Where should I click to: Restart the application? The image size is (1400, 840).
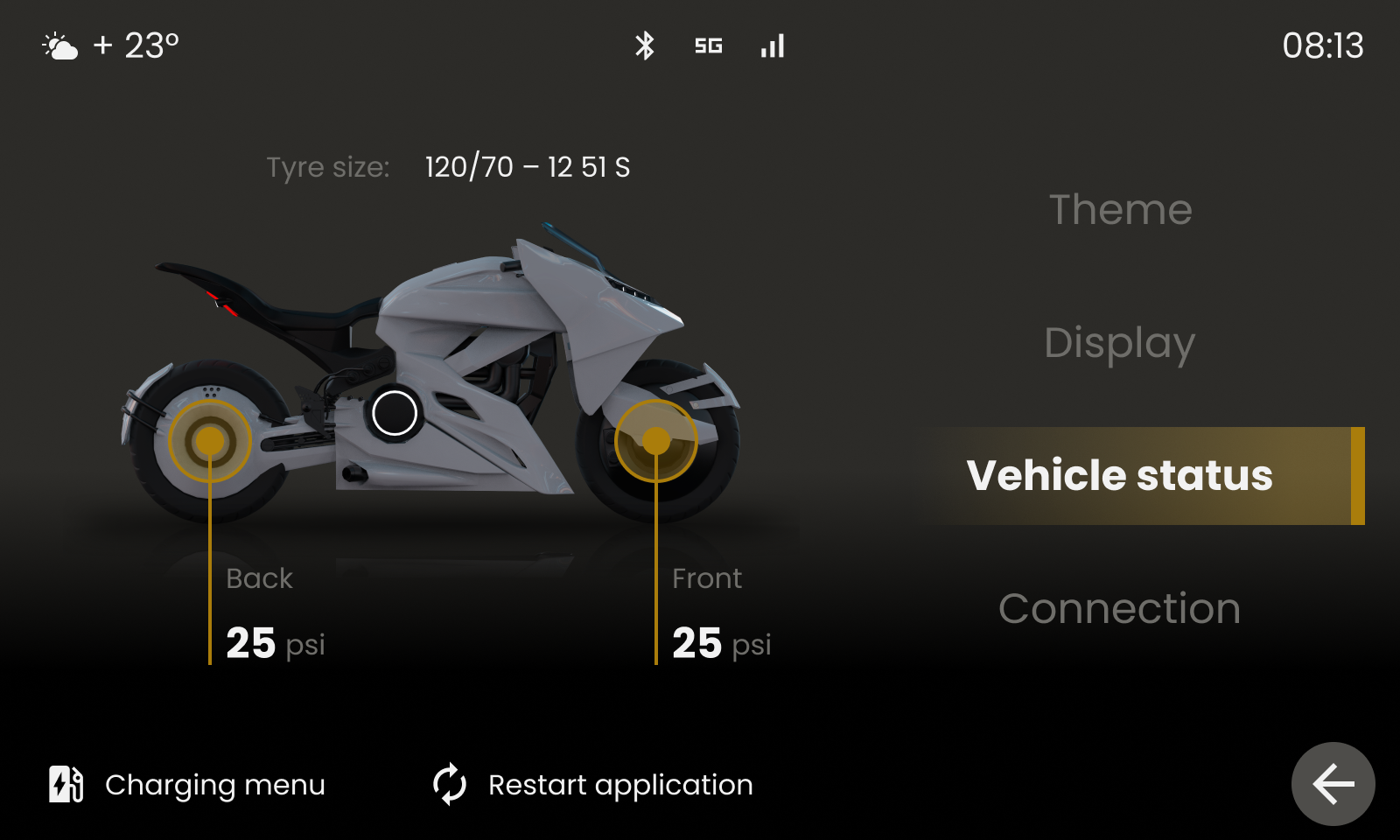point(593,785)
